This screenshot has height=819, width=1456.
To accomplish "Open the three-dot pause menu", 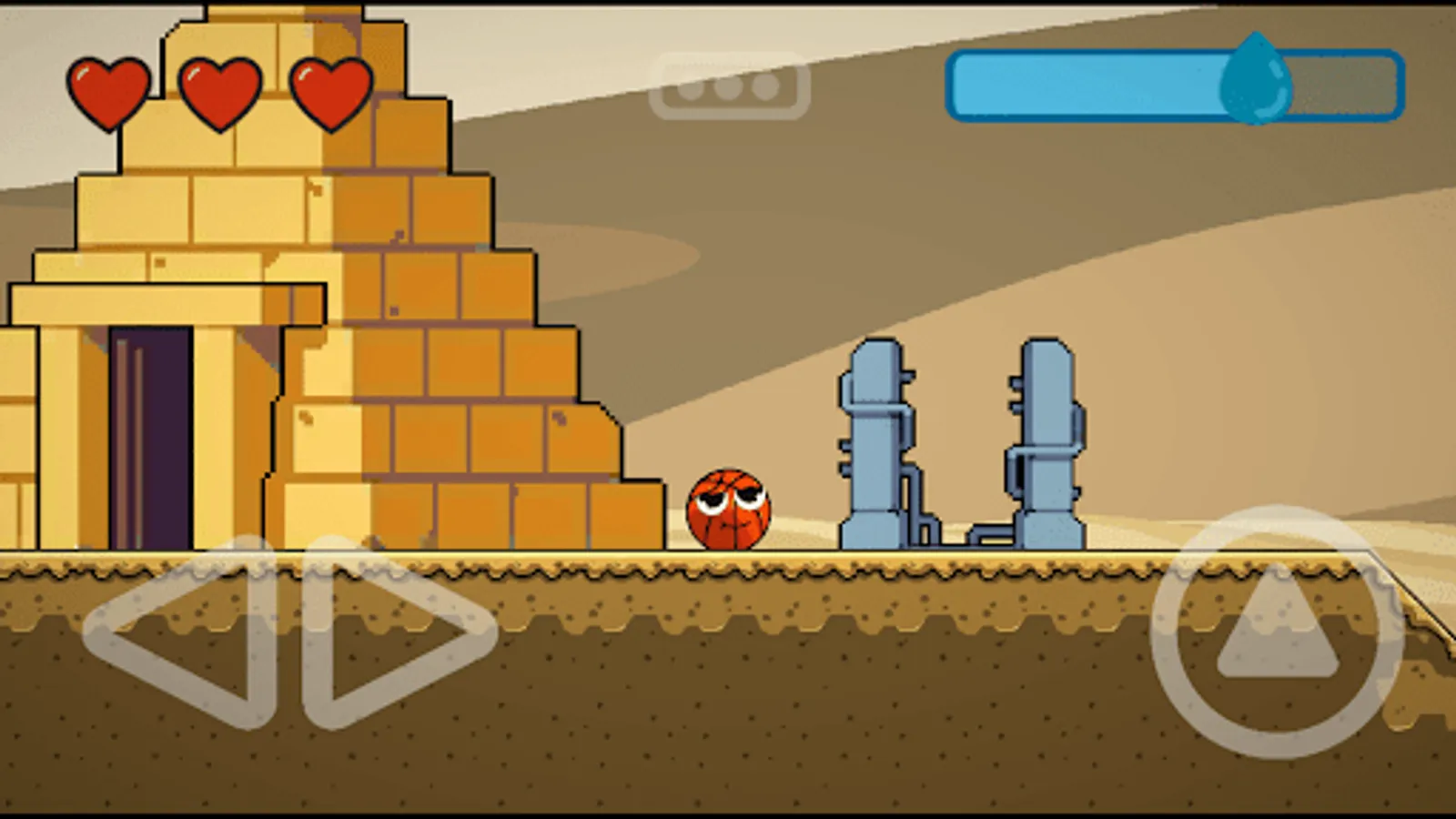I will pyautogui.click(x=731, y=88).
